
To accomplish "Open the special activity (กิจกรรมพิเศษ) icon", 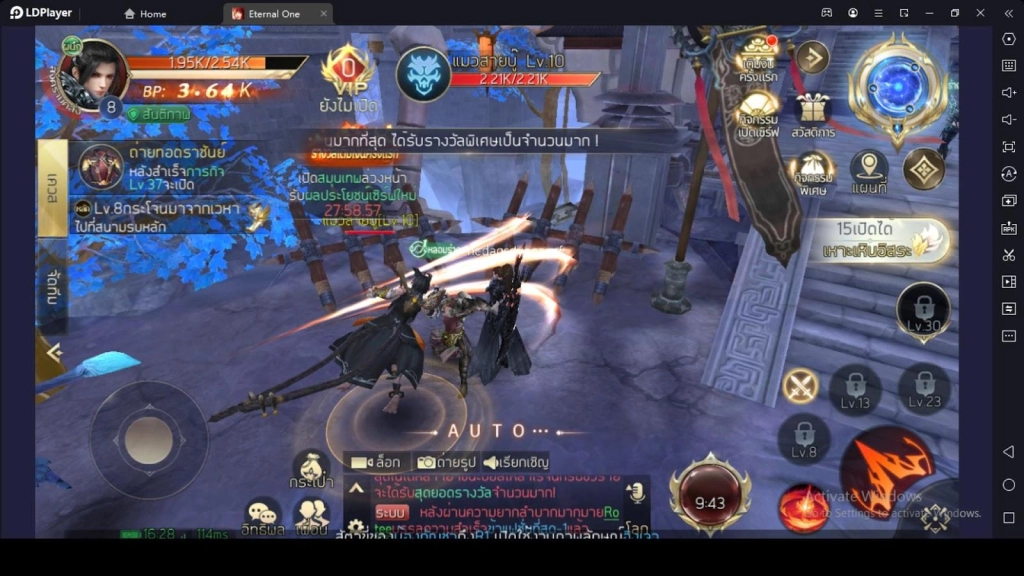I will tap(811, 171).
